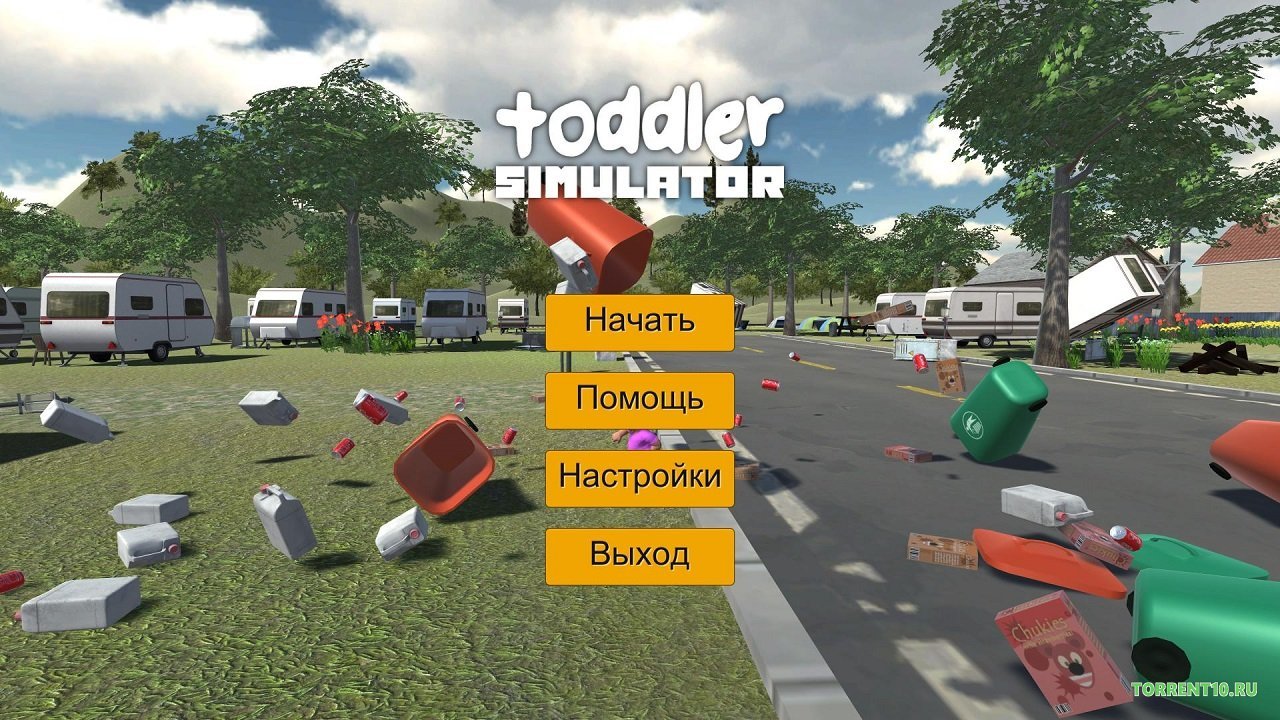Open the Помощь help menu
Viewport: 1280px width, 720px height.
[x=639, y=400]
